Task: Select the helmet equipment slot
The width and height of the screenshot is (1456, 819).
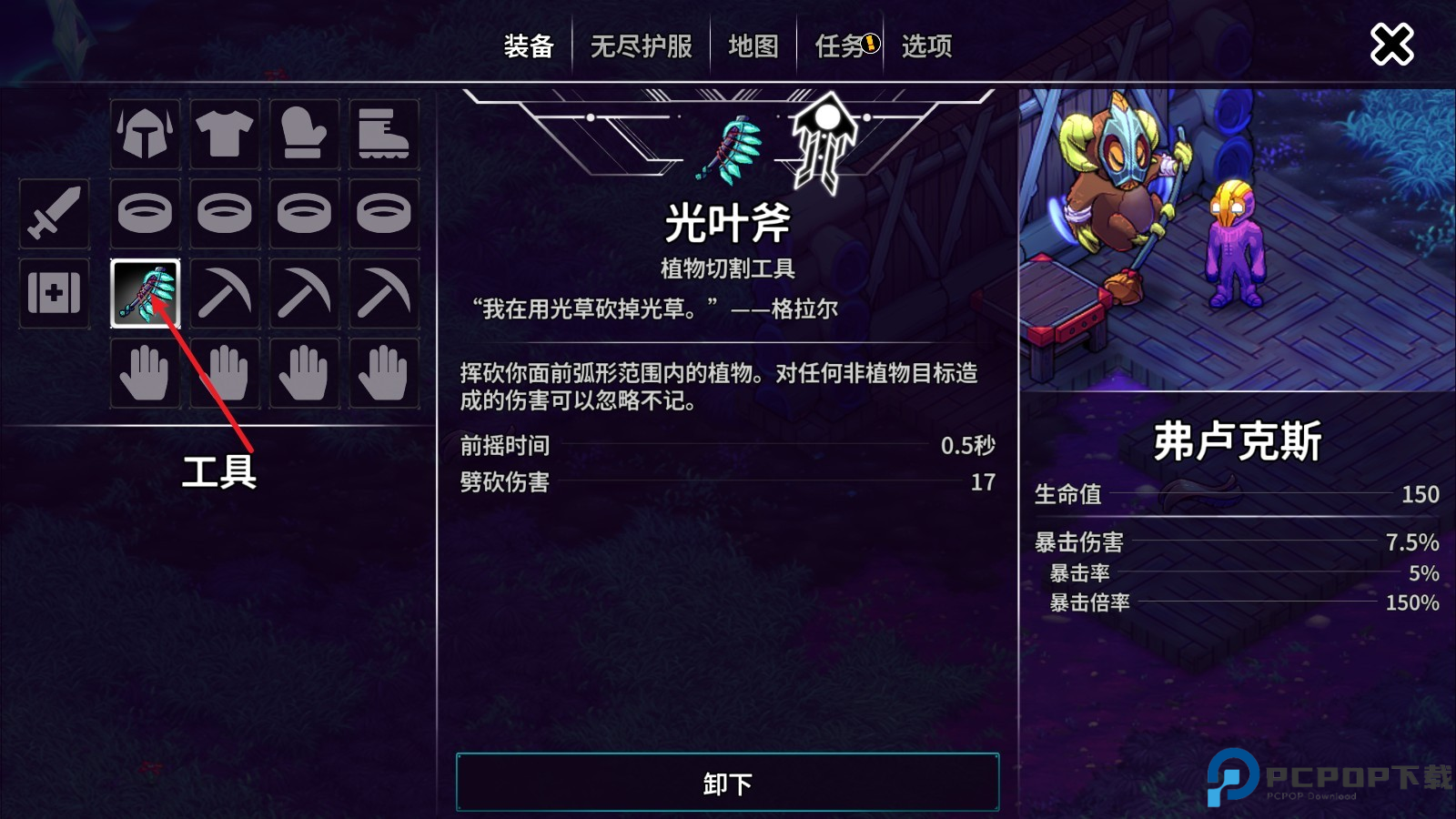Action: pyautogui.click(x=145, y=135)
